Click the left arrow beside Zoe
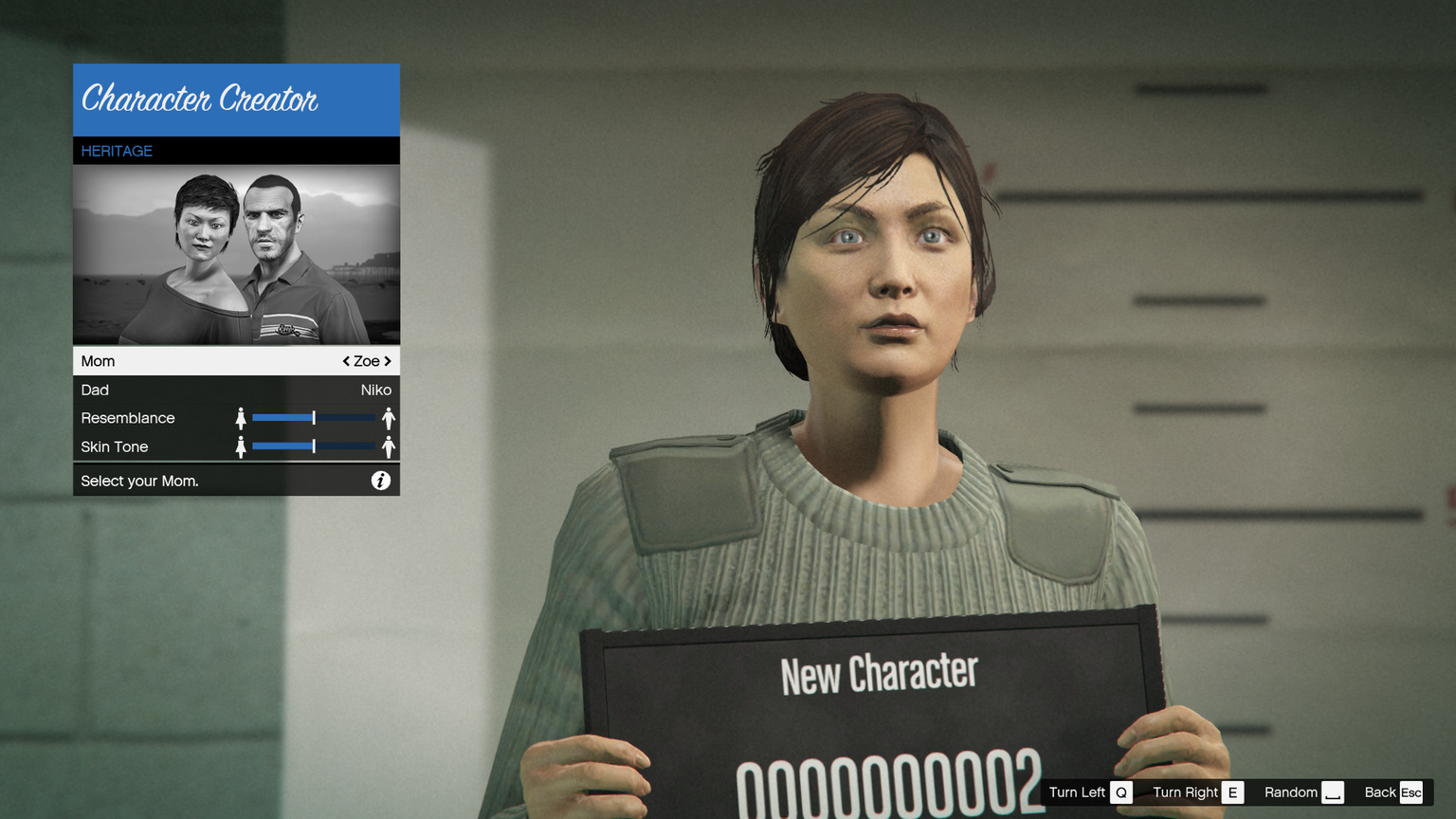Screen dimensions: 1456x819 [346, 361]
